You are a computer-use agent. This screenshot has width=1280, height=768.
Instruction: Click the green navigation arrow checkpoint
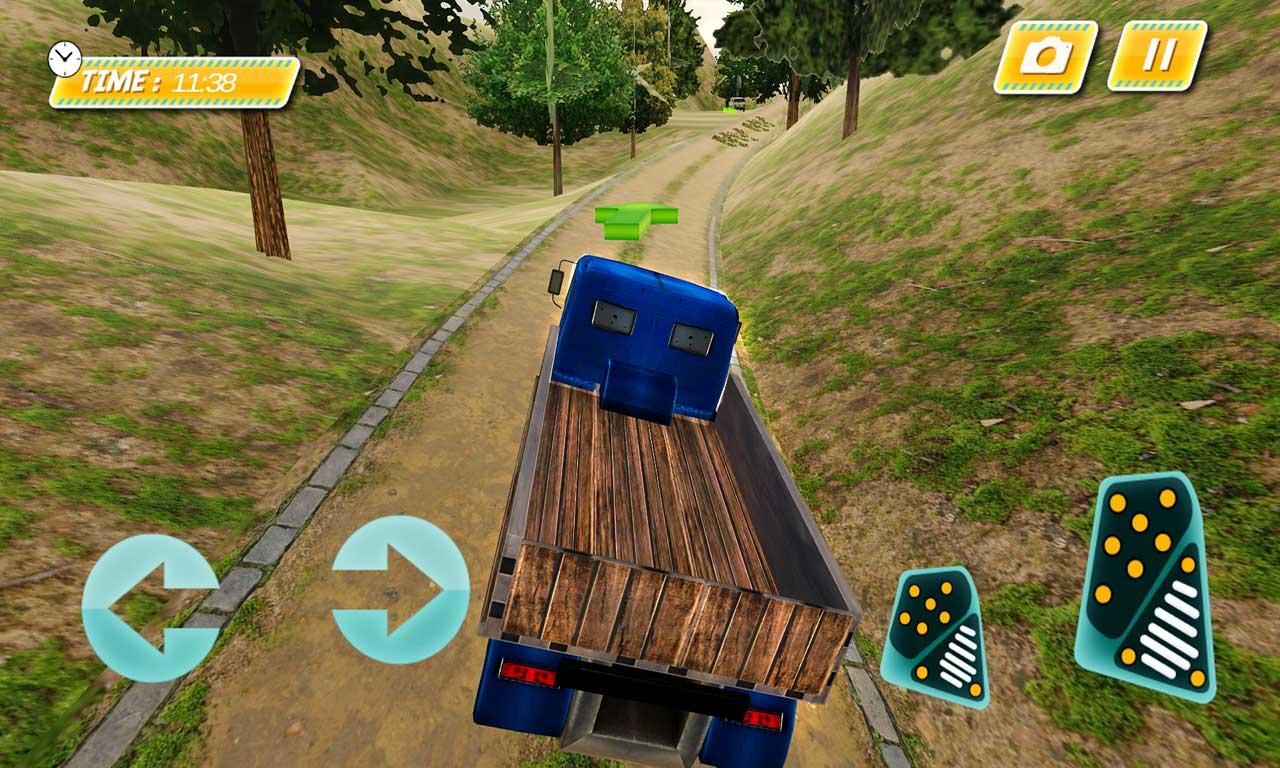637,220
